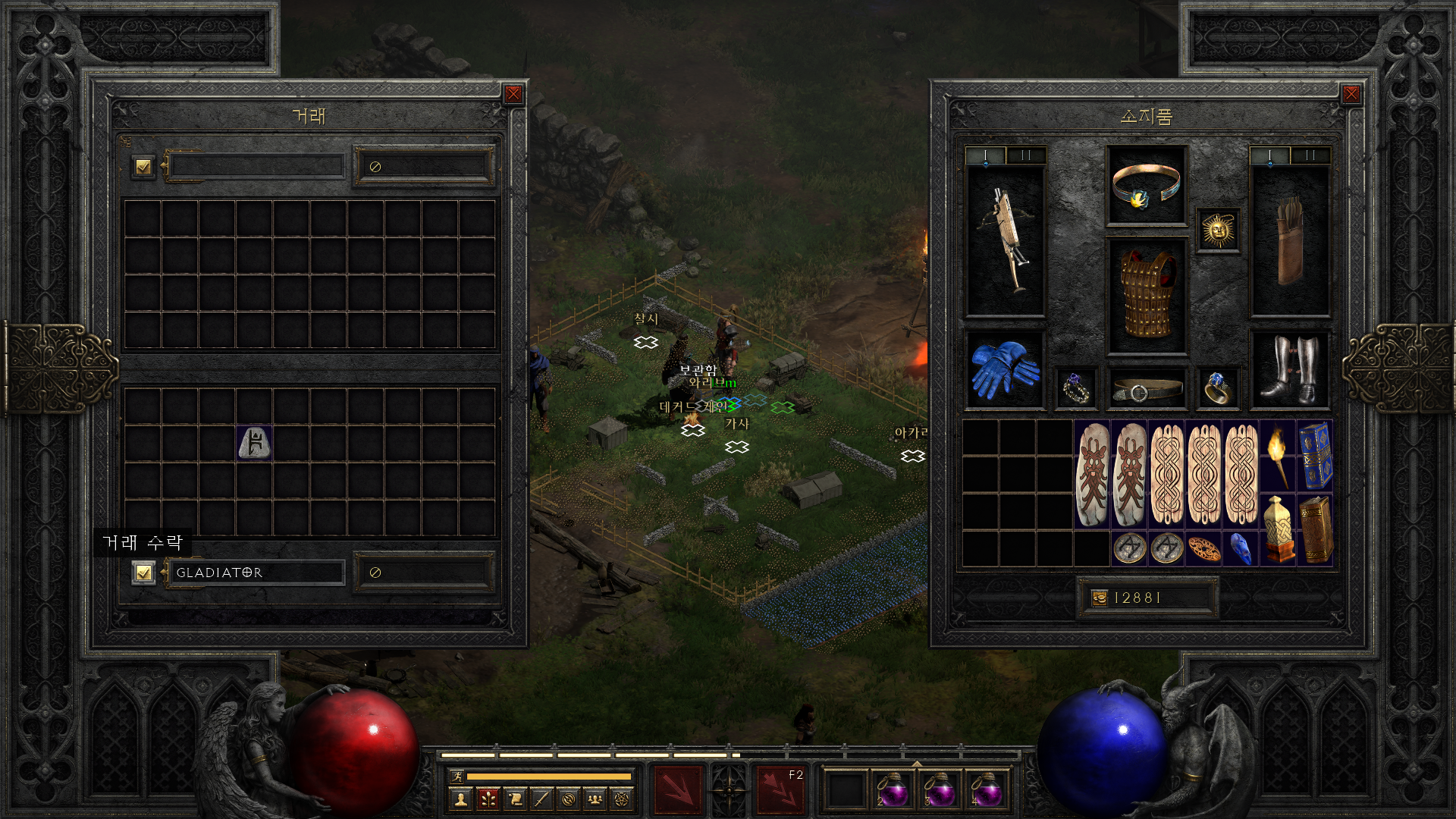Open the quest log scroll icon
This screenshot has height=819, width=1456.
point(515,799)
